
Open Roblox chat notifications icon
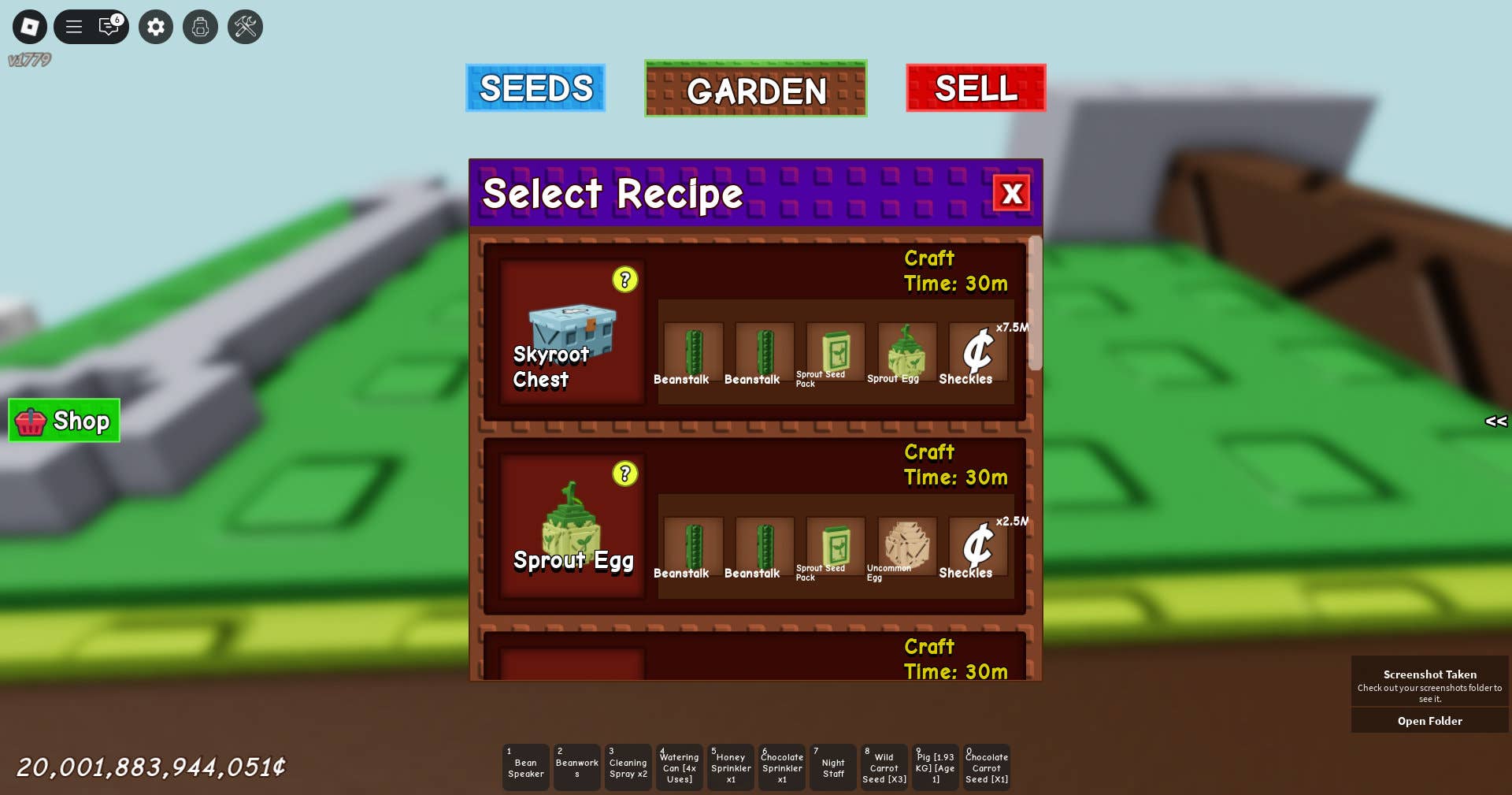coord(109,27)
